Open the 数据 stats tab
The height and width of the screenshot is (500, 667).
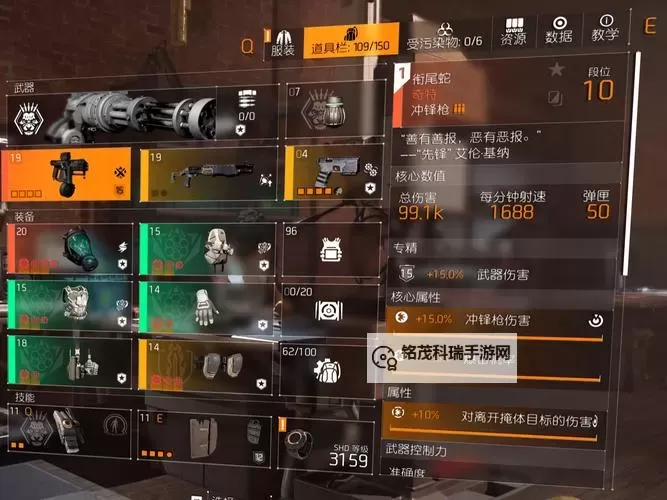pyautogui.click(x=560, y=32)
